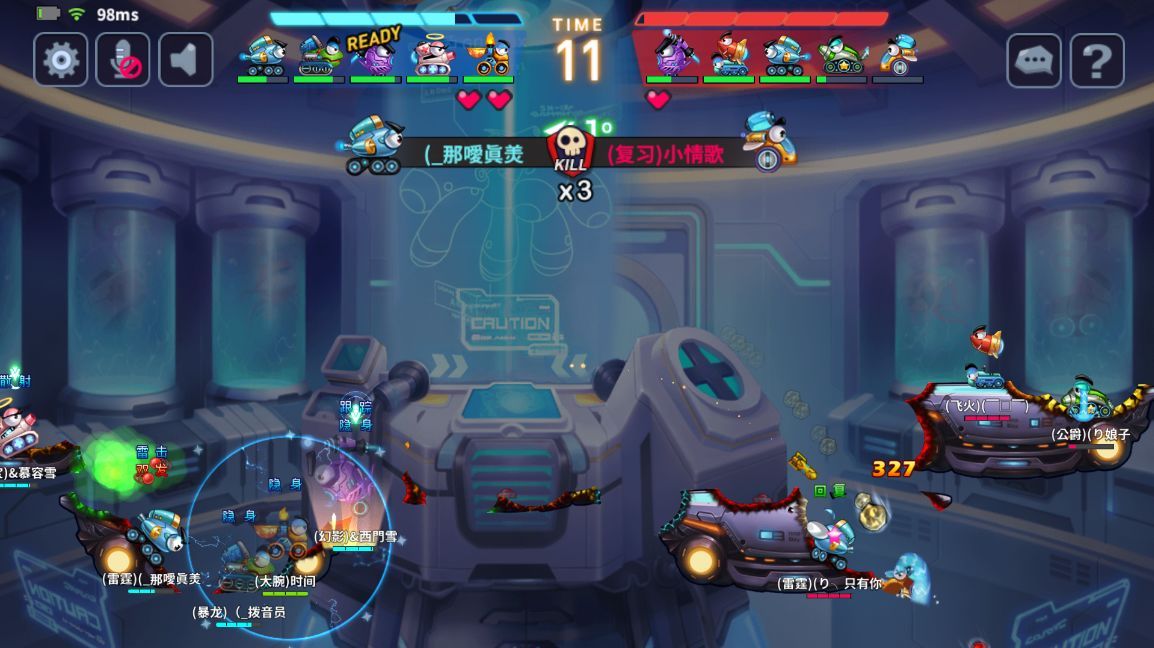The width and height of the screenshot is (1154, 648).
Task: Open the question mark help
Action: tap(1097, 61)
